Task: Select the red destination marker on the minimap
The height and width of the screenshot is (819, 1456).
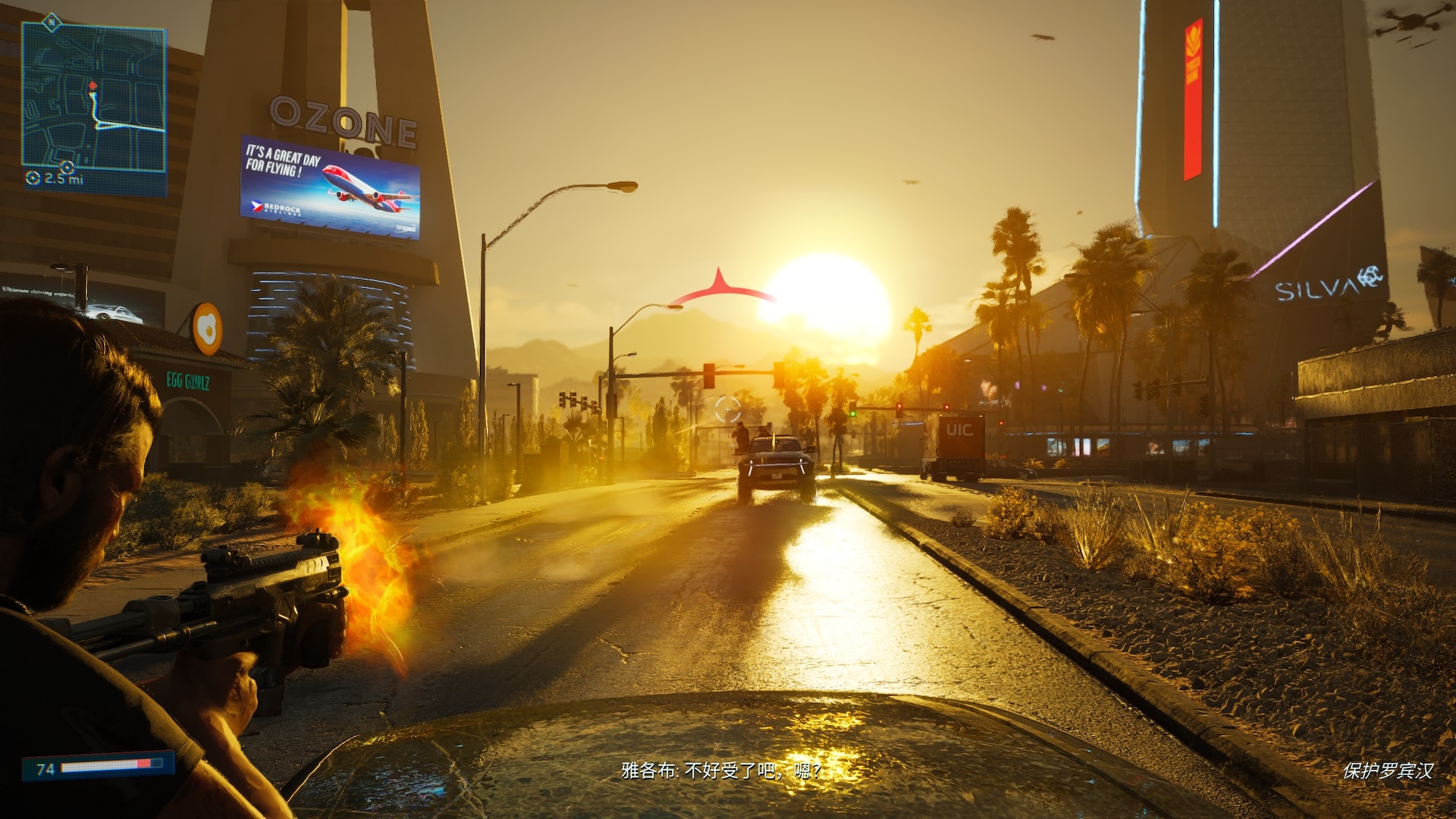Action: [x=93, y=86]
